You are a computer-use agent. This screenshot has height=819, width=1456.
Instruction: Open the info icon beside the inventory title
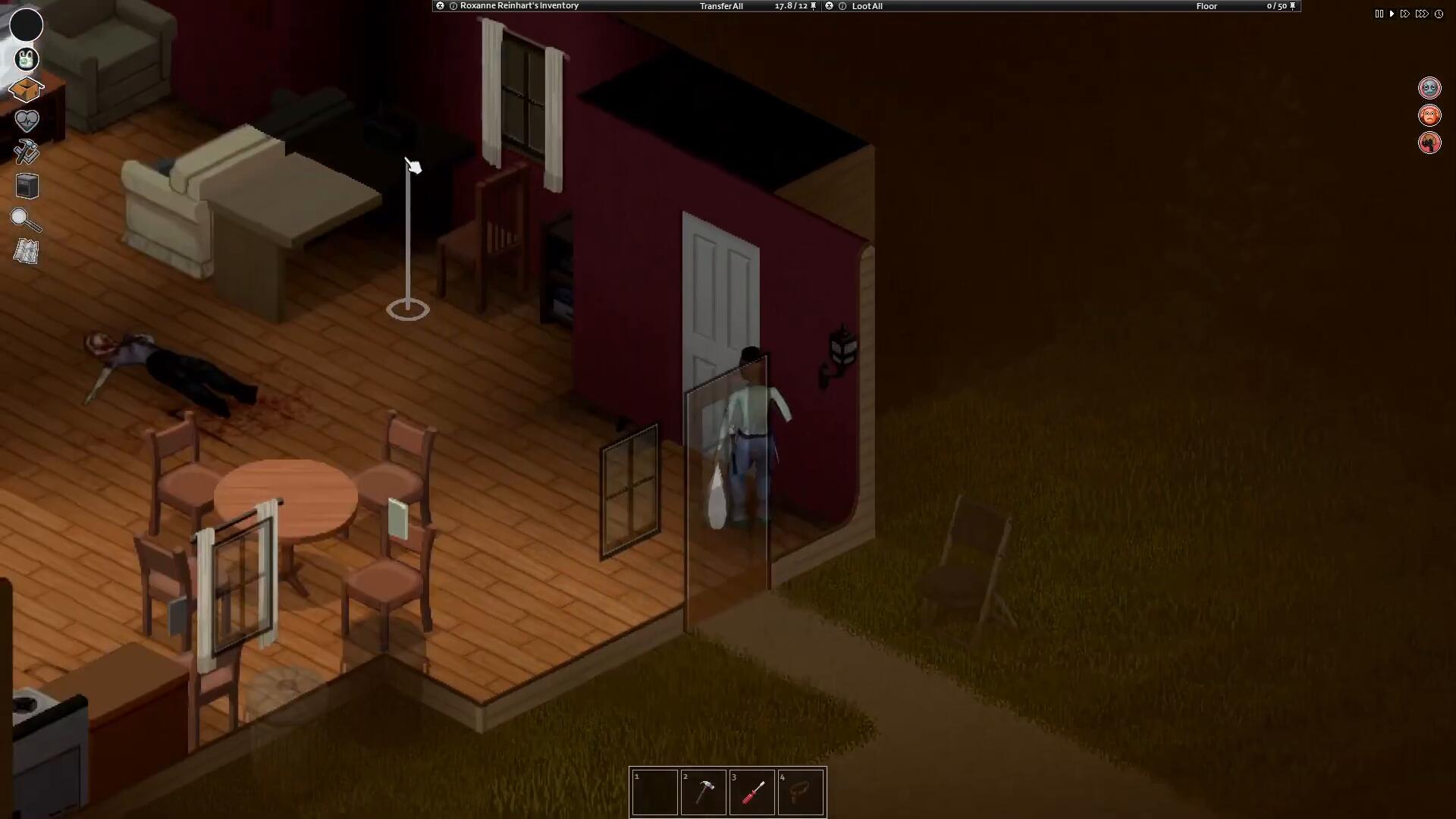pyautogui.click(x=453, y=6)
